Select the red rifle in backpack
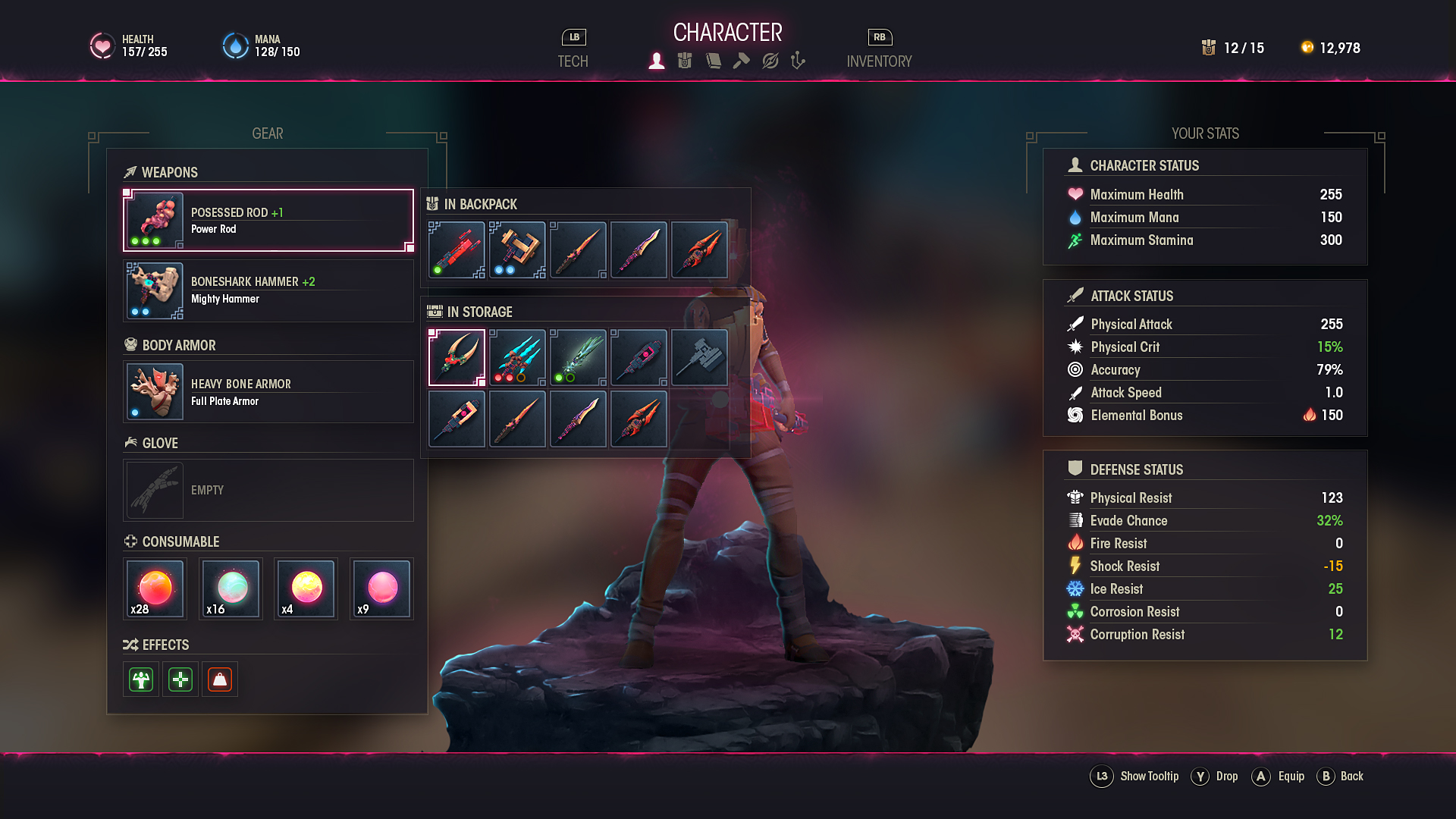 (x=457, y=250)
